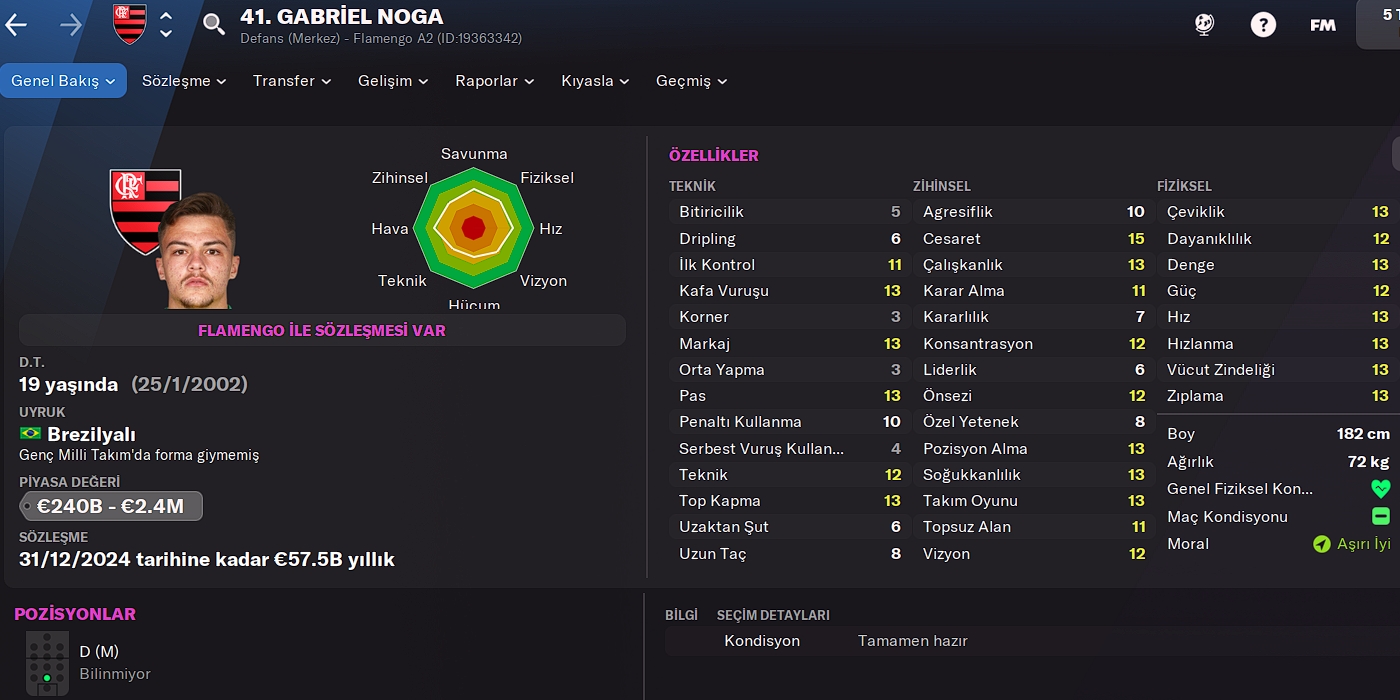
Task: Expand the Sözleşme menu
Action: coord(184,81)
